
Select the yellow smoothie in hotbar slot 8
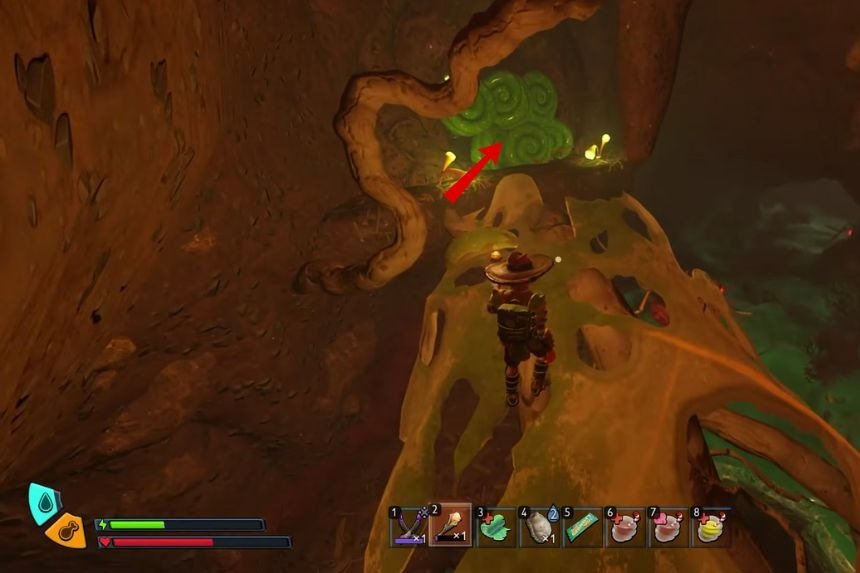click(x=711, y=526)
